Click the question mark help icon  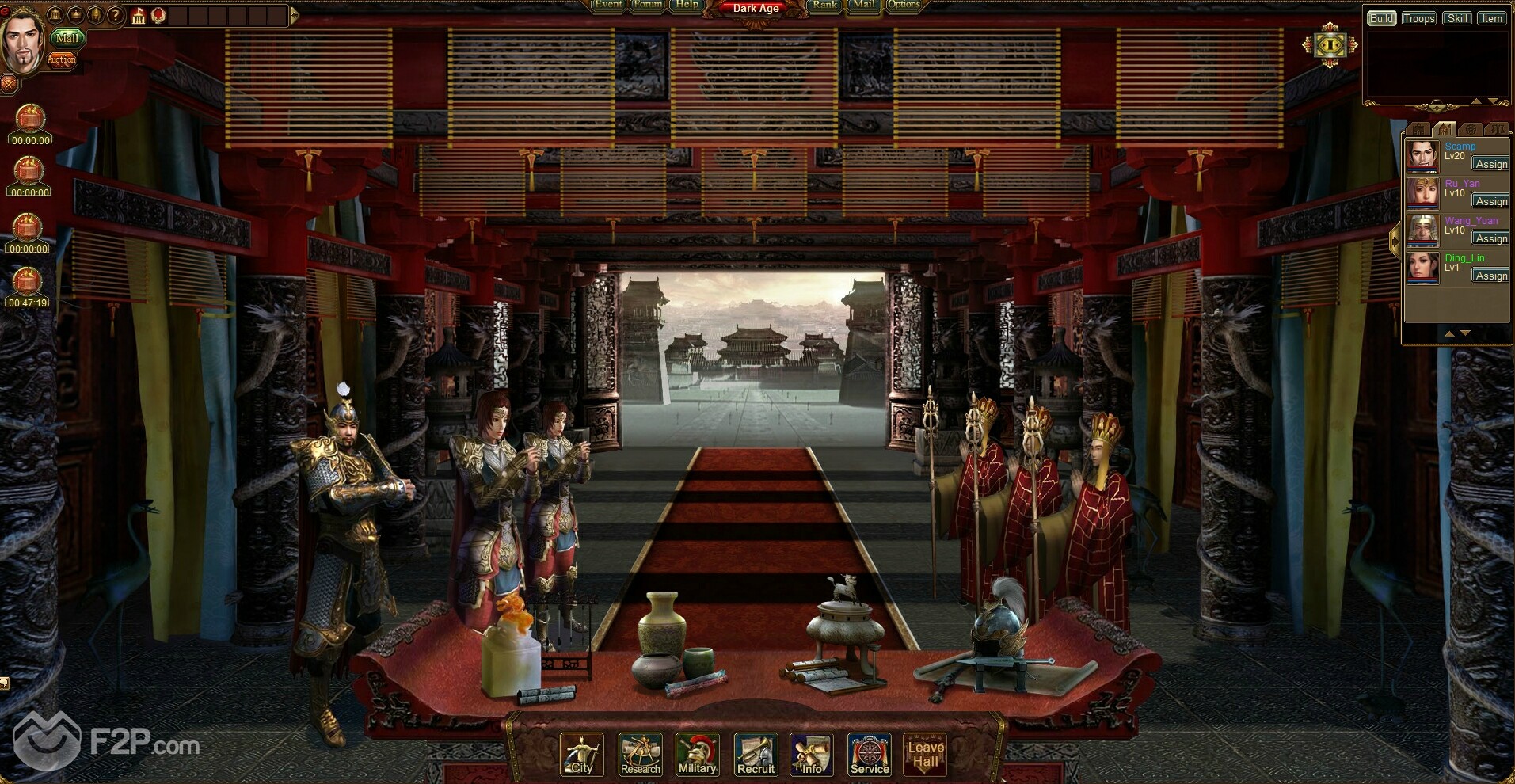coord(116,15)
